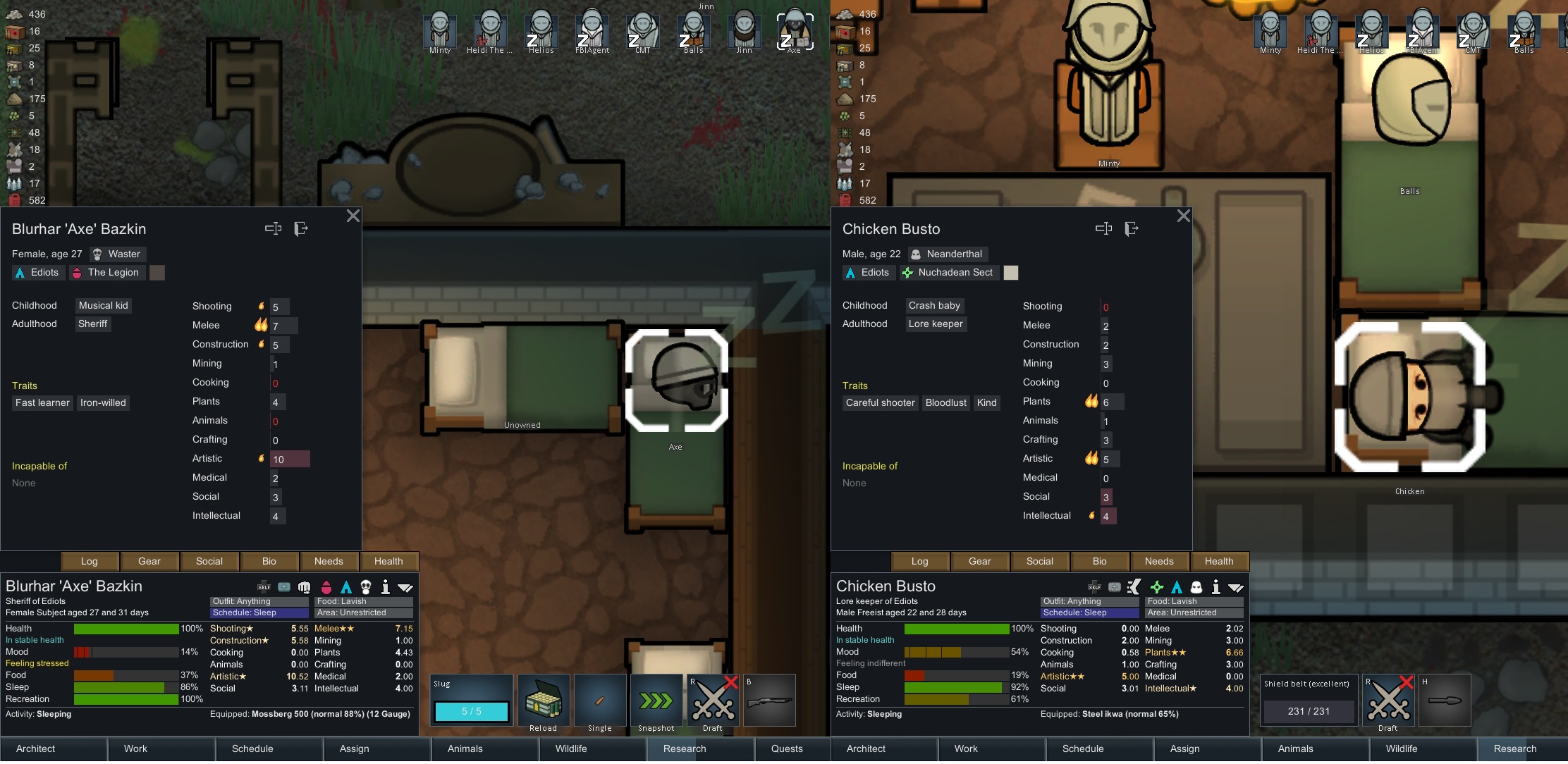
Task: Select Axe's colonist portrait
Action: click(795, 31)
